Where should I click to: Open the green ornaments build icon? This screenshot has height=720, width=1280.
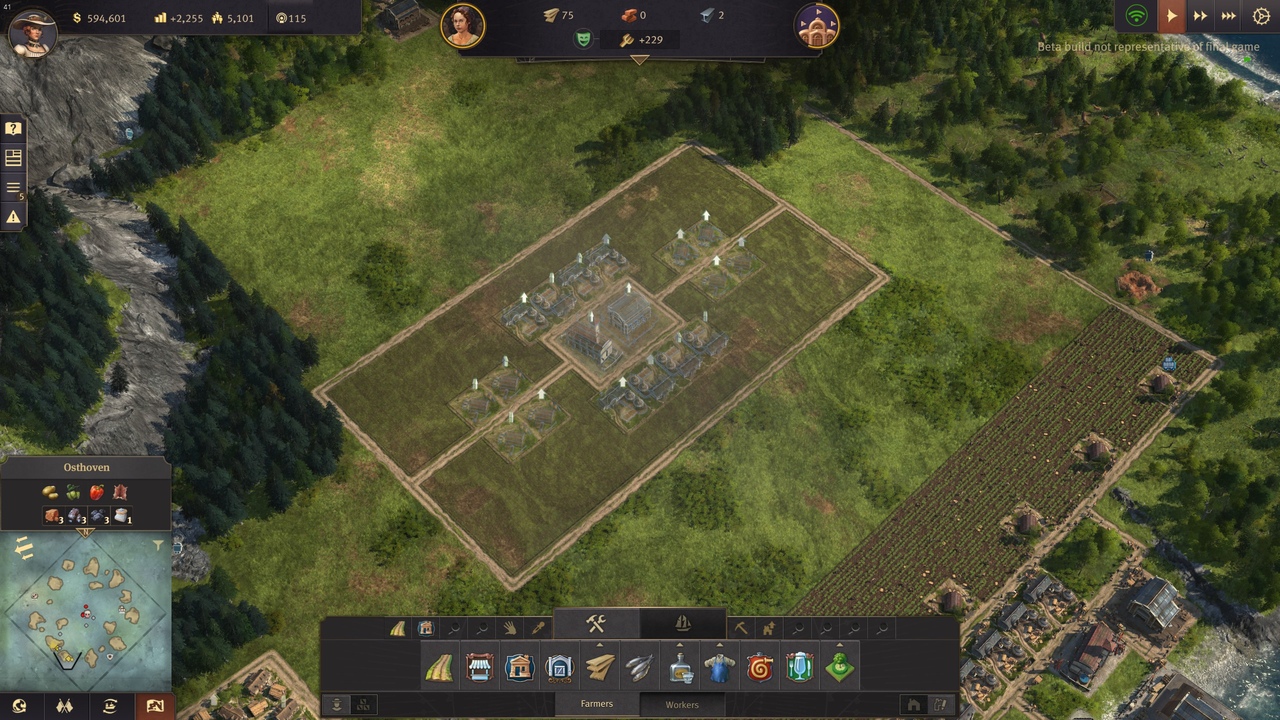pos(838,667)
